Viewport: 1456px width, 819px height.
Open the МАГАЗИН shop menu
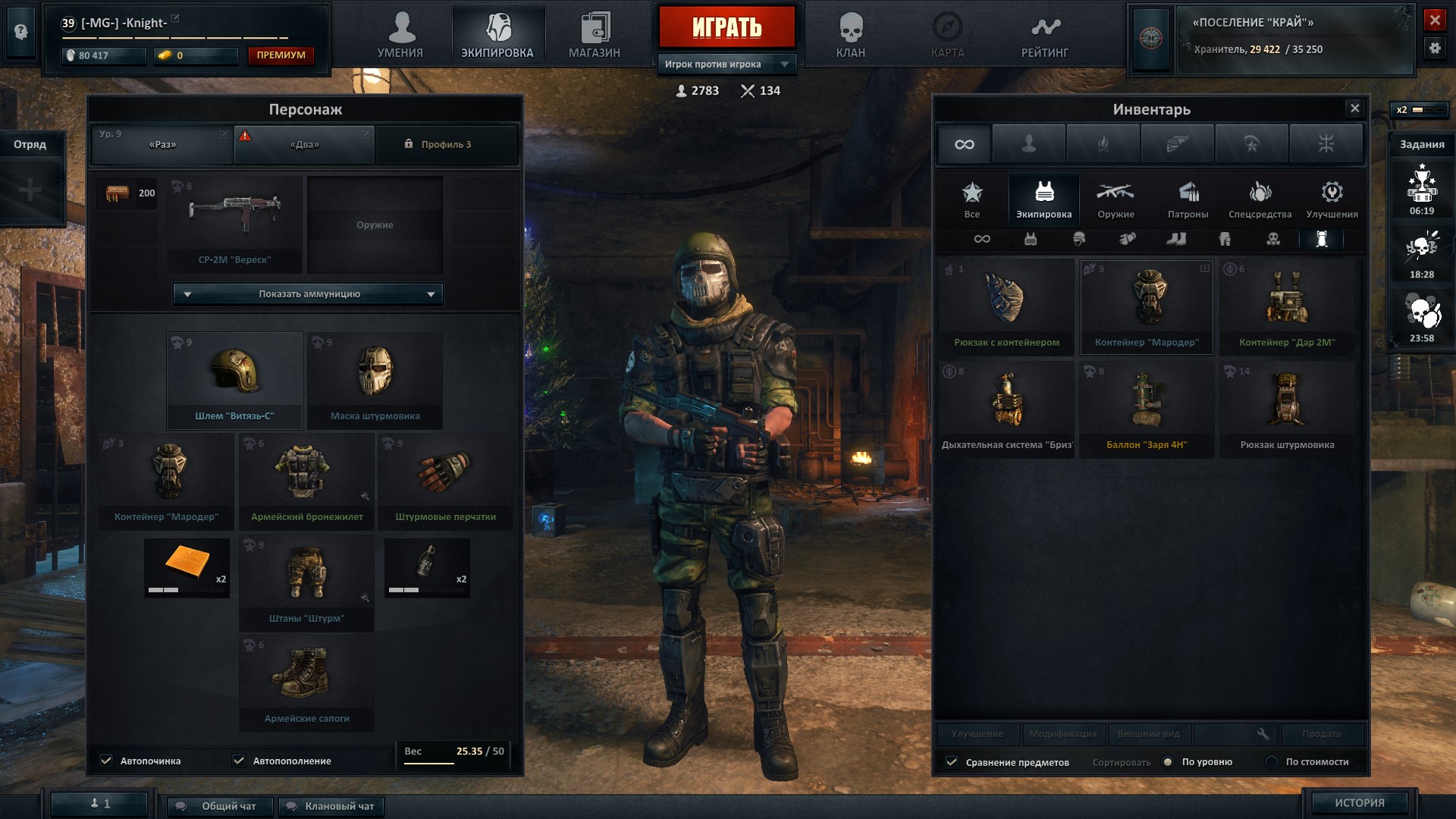click(x=595, y=36)
